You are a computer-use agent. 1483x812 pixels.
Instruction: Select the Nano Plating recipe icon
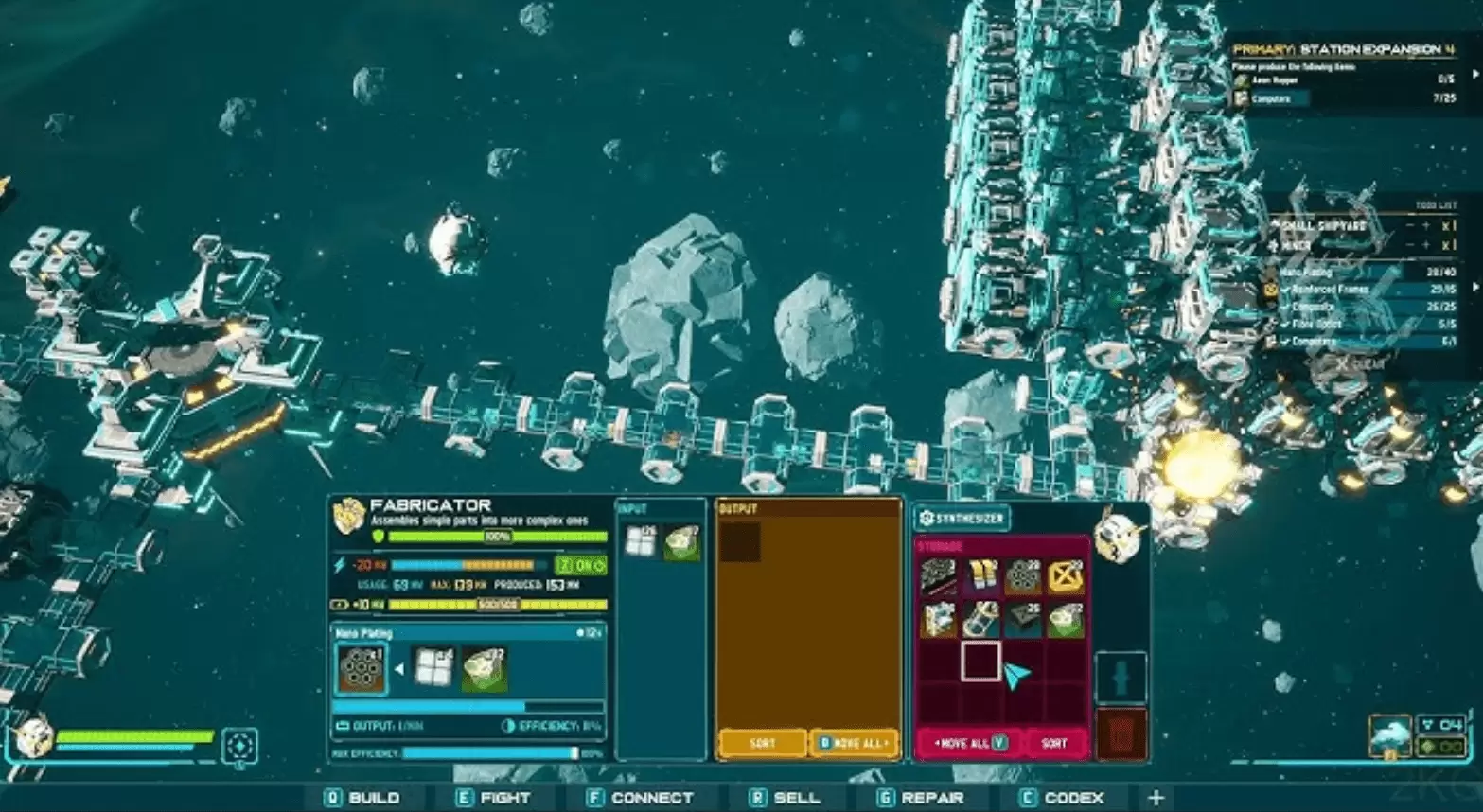[361, 668]
